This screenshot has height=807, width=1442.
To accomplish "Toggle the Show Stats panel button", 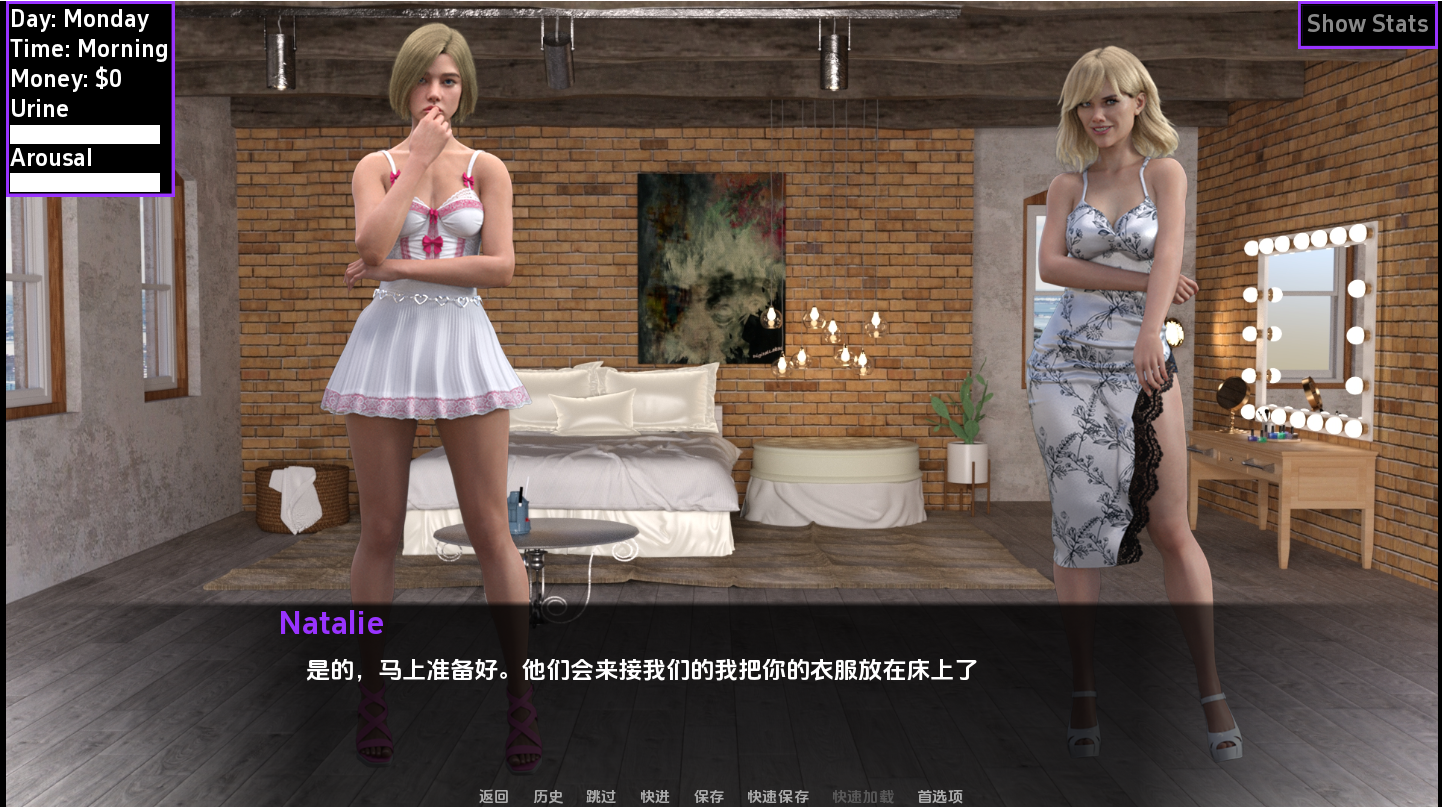I will pyautogui.click(x=1367, y=23).
